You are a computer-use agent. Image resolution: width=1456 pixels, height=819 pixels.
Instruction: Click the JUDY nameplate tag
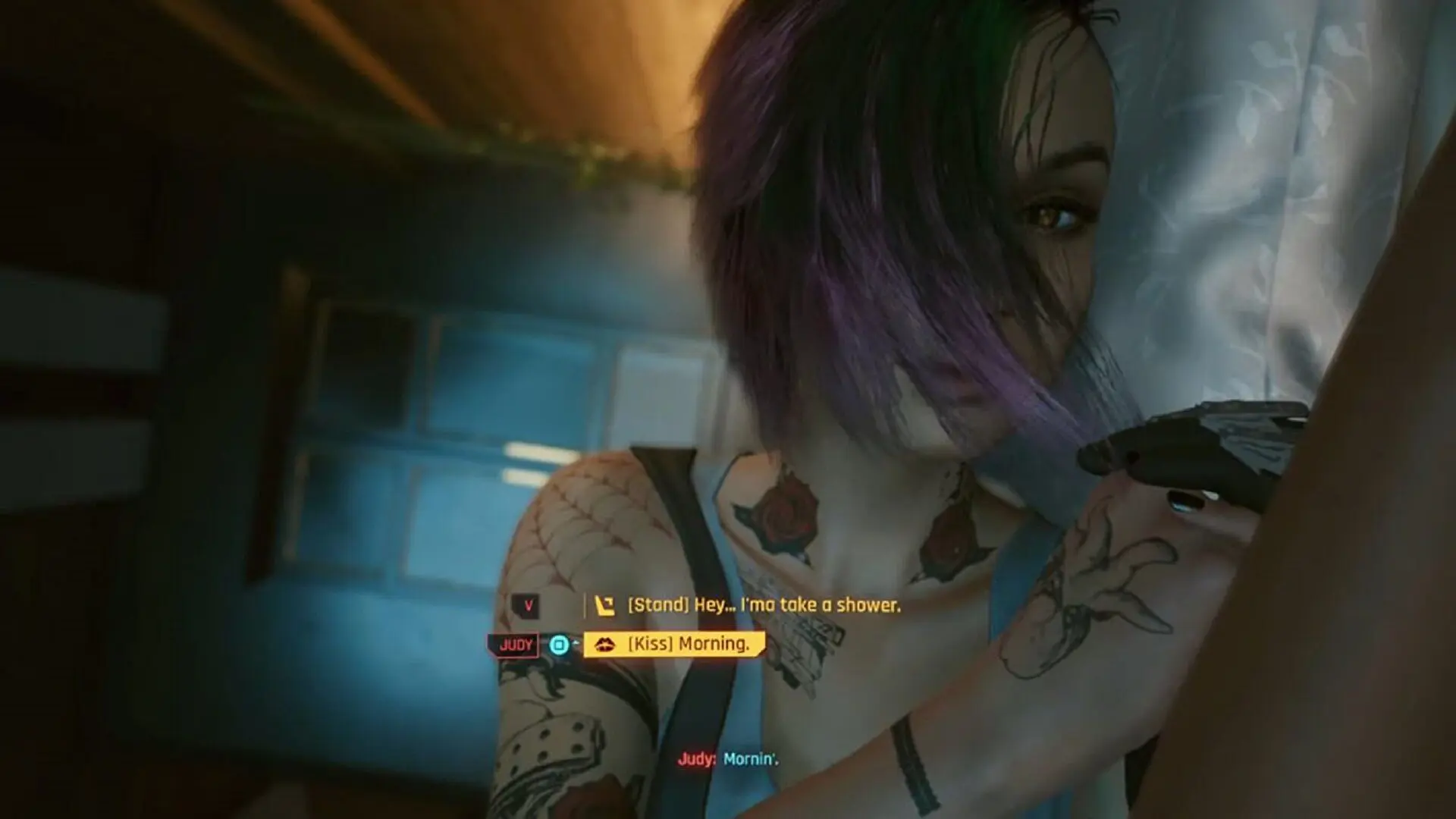point(516,645)
